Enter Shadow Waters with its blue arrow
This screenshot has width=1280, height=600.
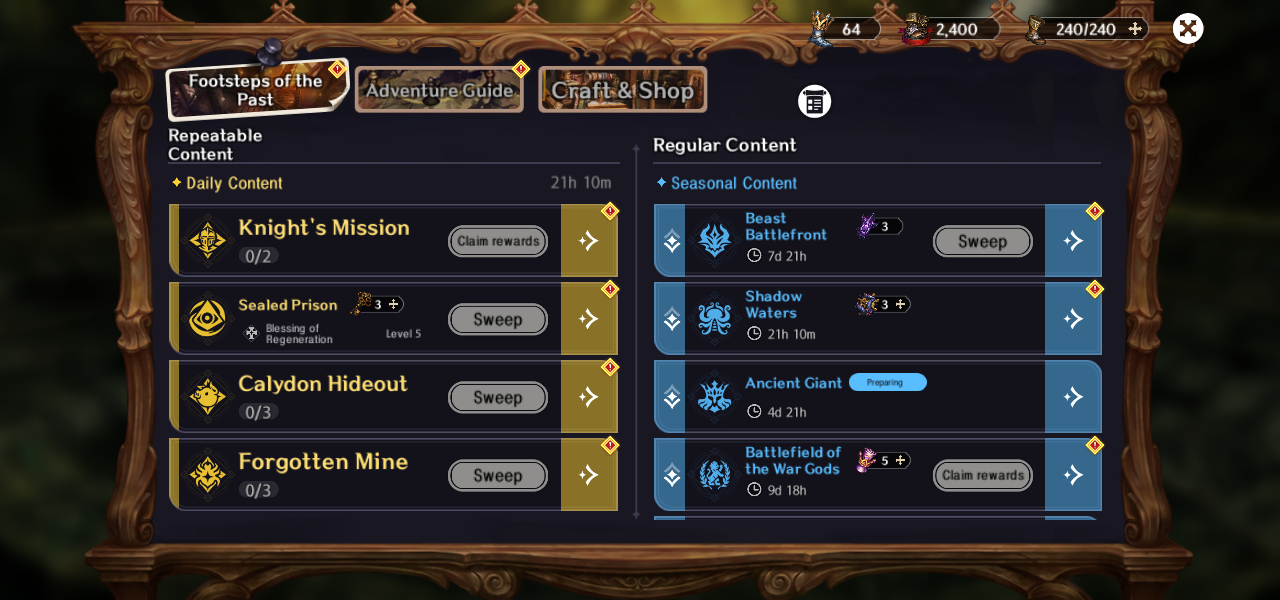[x=1073, y=319]
